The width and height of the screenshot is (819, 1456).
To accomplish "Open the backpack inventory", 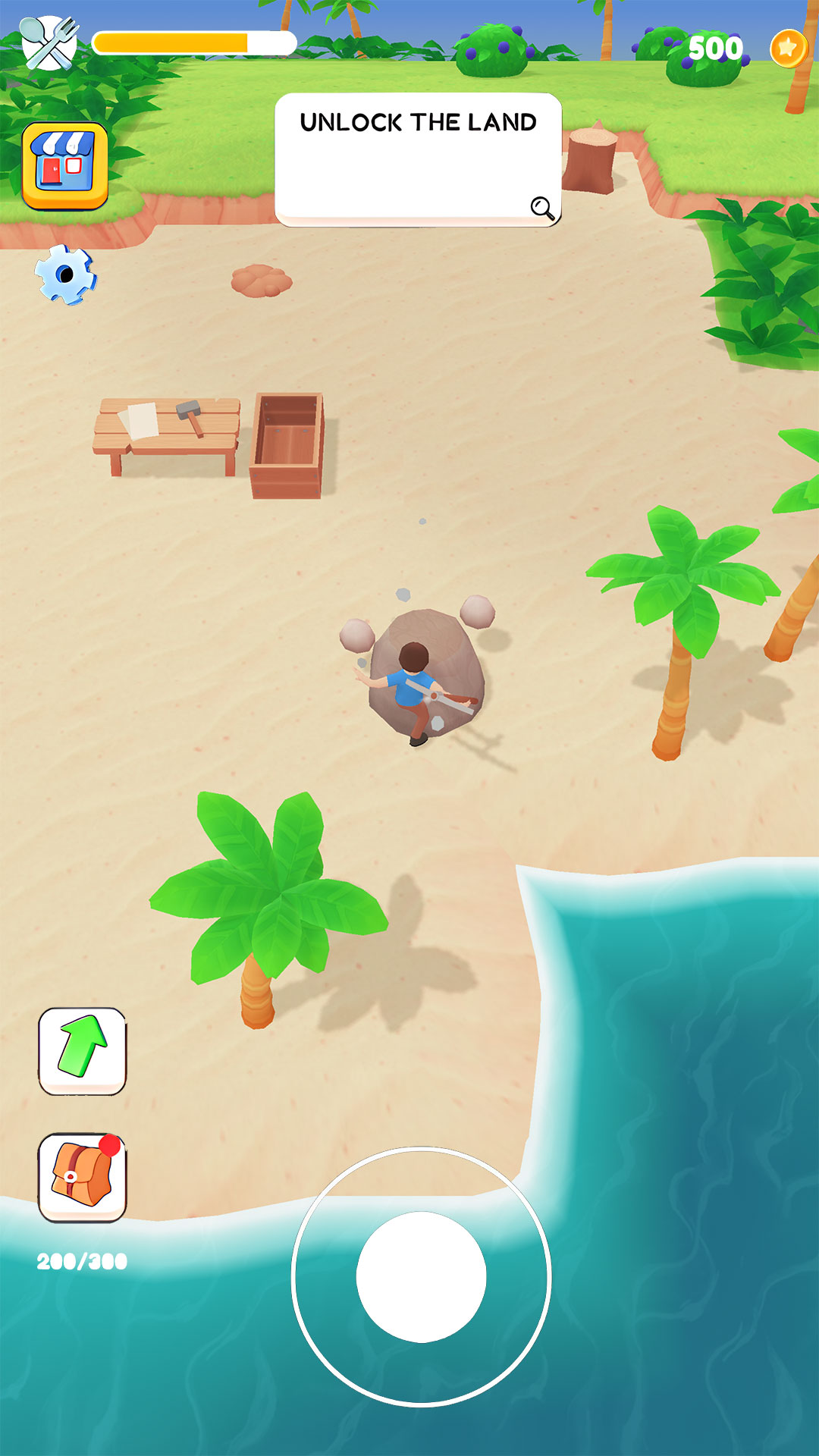I will (83, 1178).
